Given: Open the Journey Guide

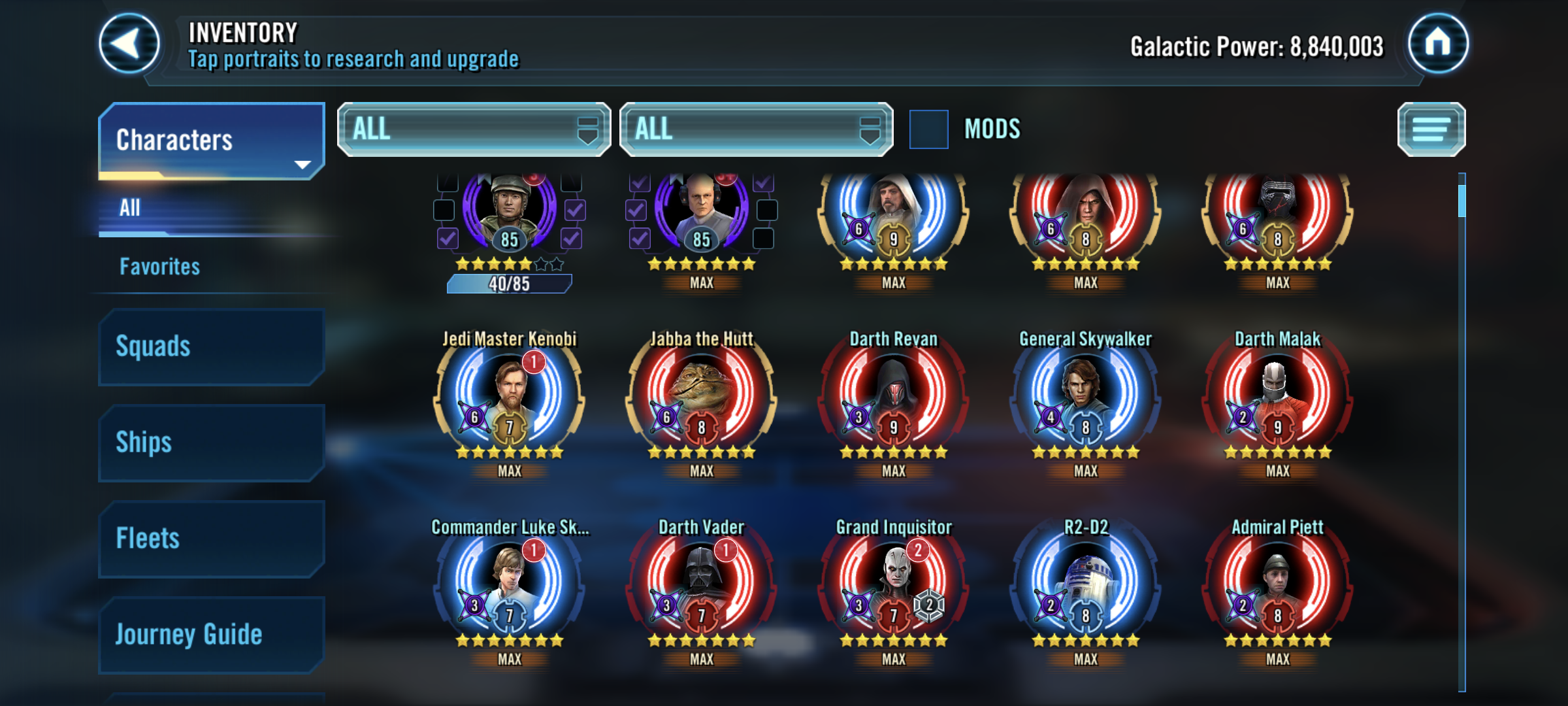Looking at the screenshot, I should coord(211,635).
